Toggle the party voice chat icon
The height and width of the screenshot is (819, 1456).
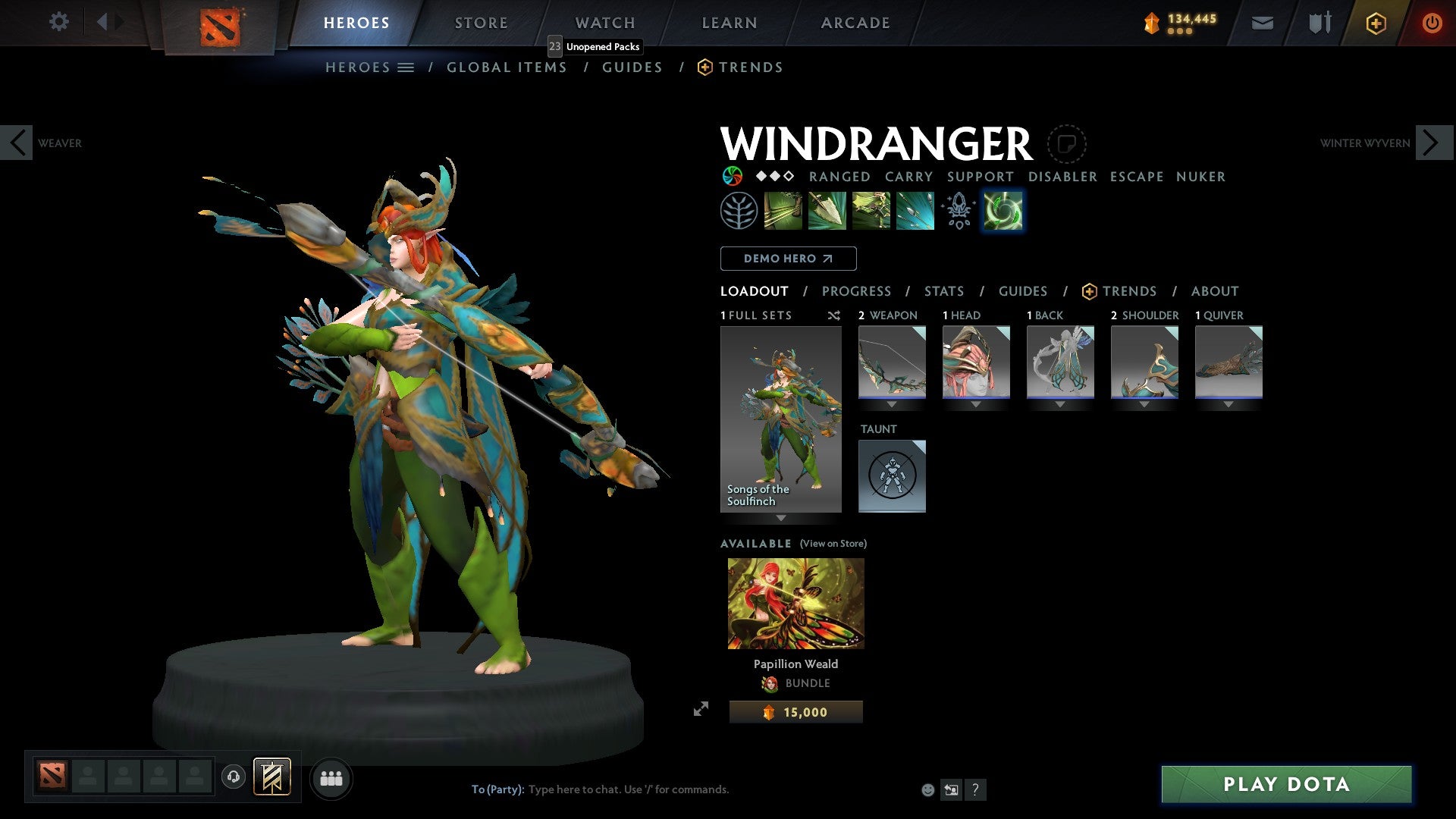tap(234, 777)
